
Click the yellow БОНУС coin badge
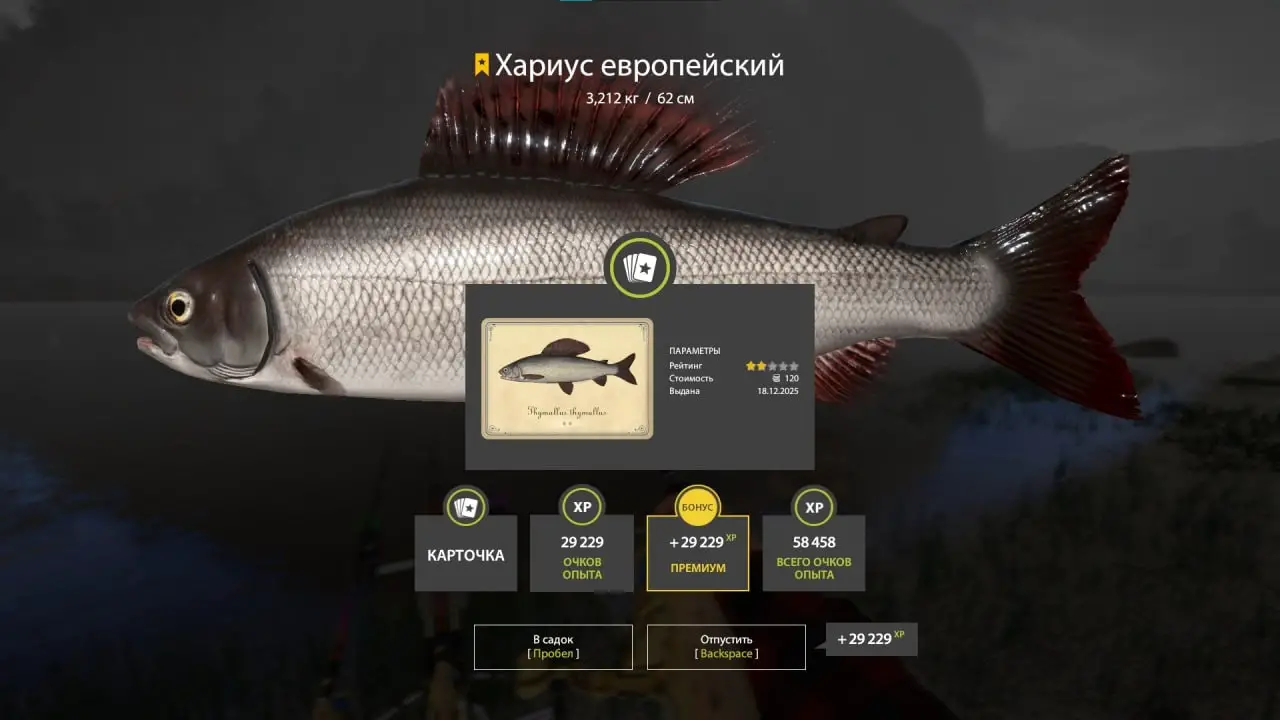click(x=697, y=507)
